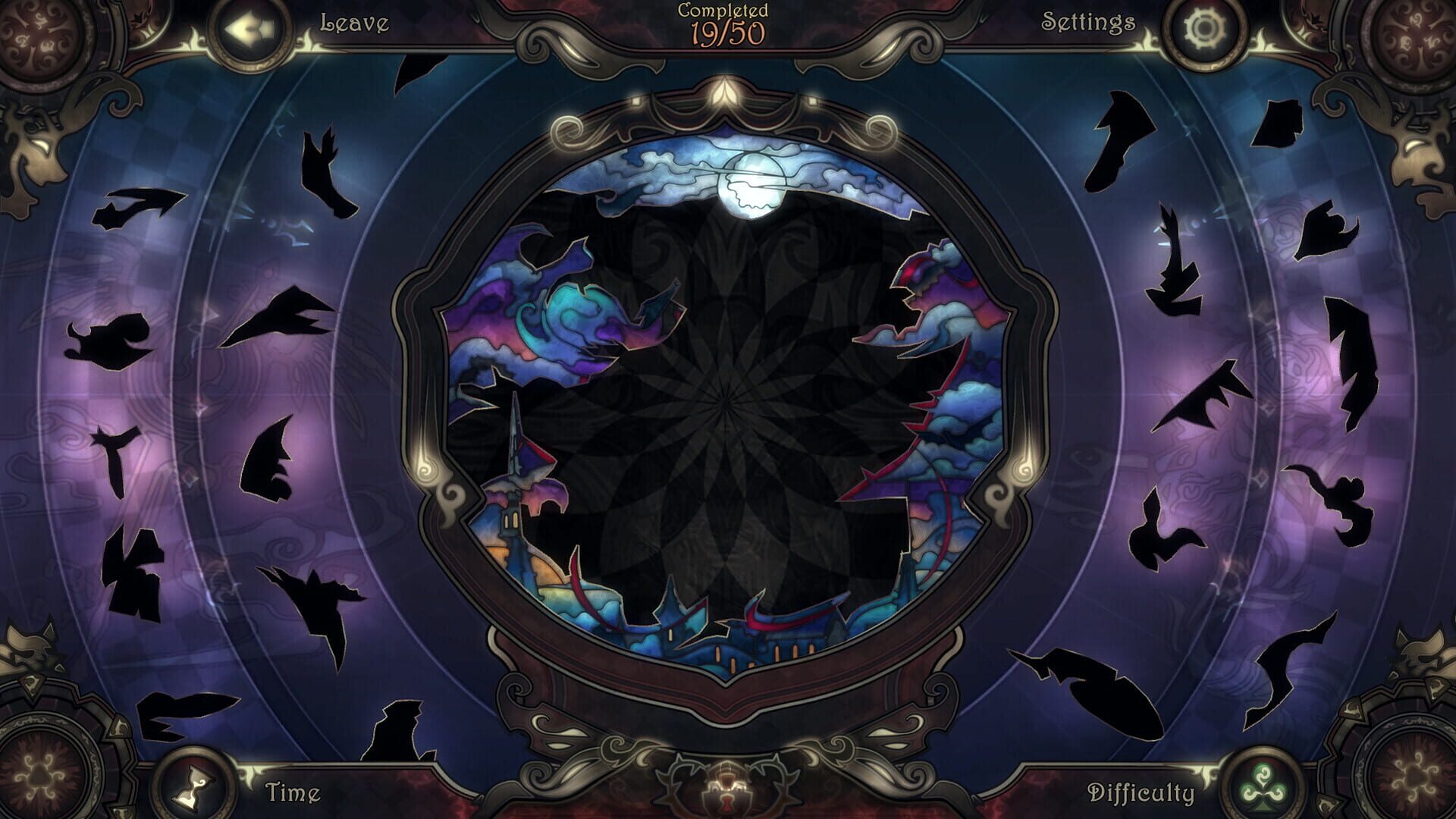Viewport: 1456px width, 819px height.
Task: Pick the large boot-shaped piece at top right
Action: click(1119, 140)
